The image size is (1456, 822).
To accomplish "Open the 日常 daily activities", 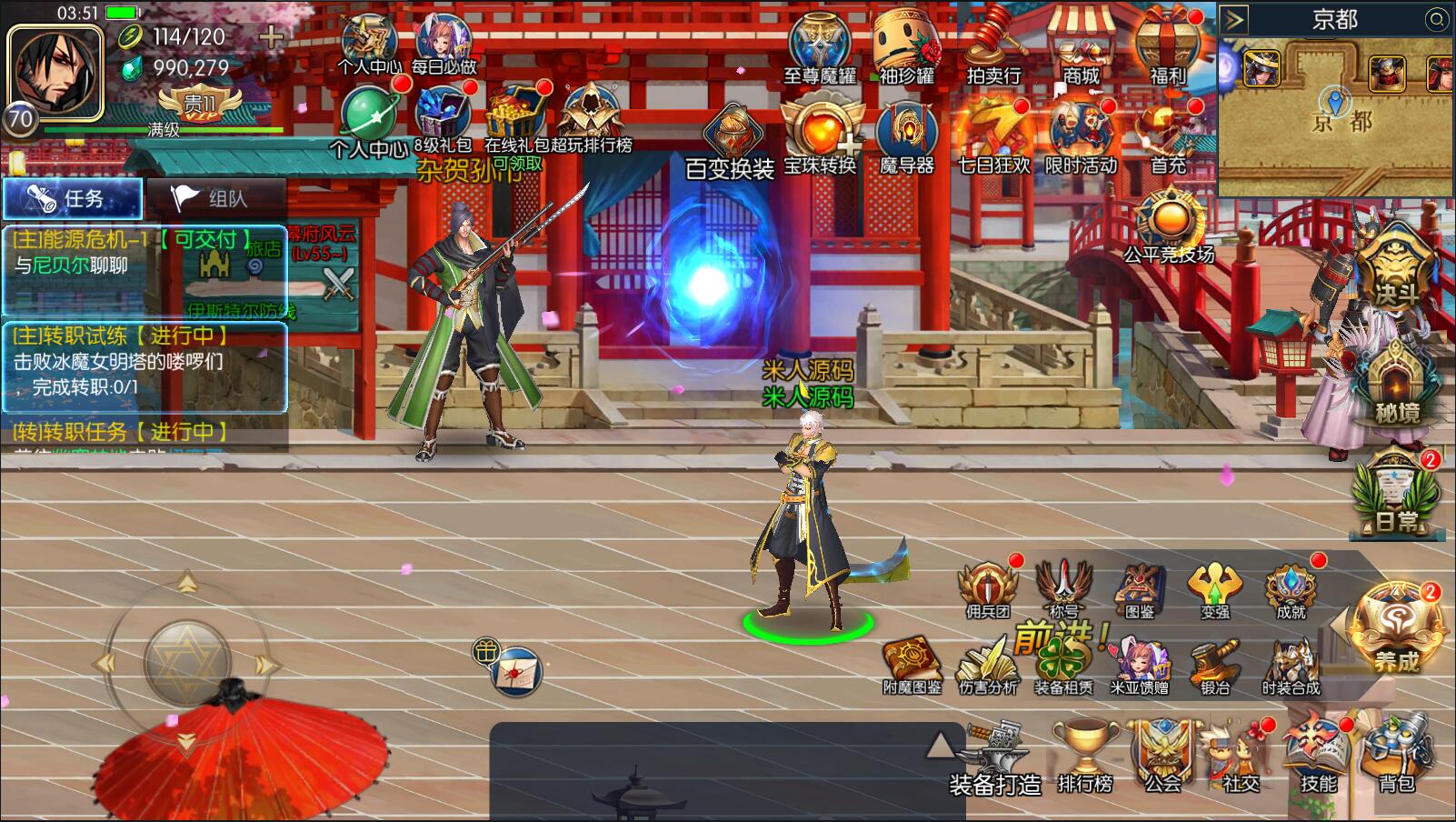I will 1396,496.
